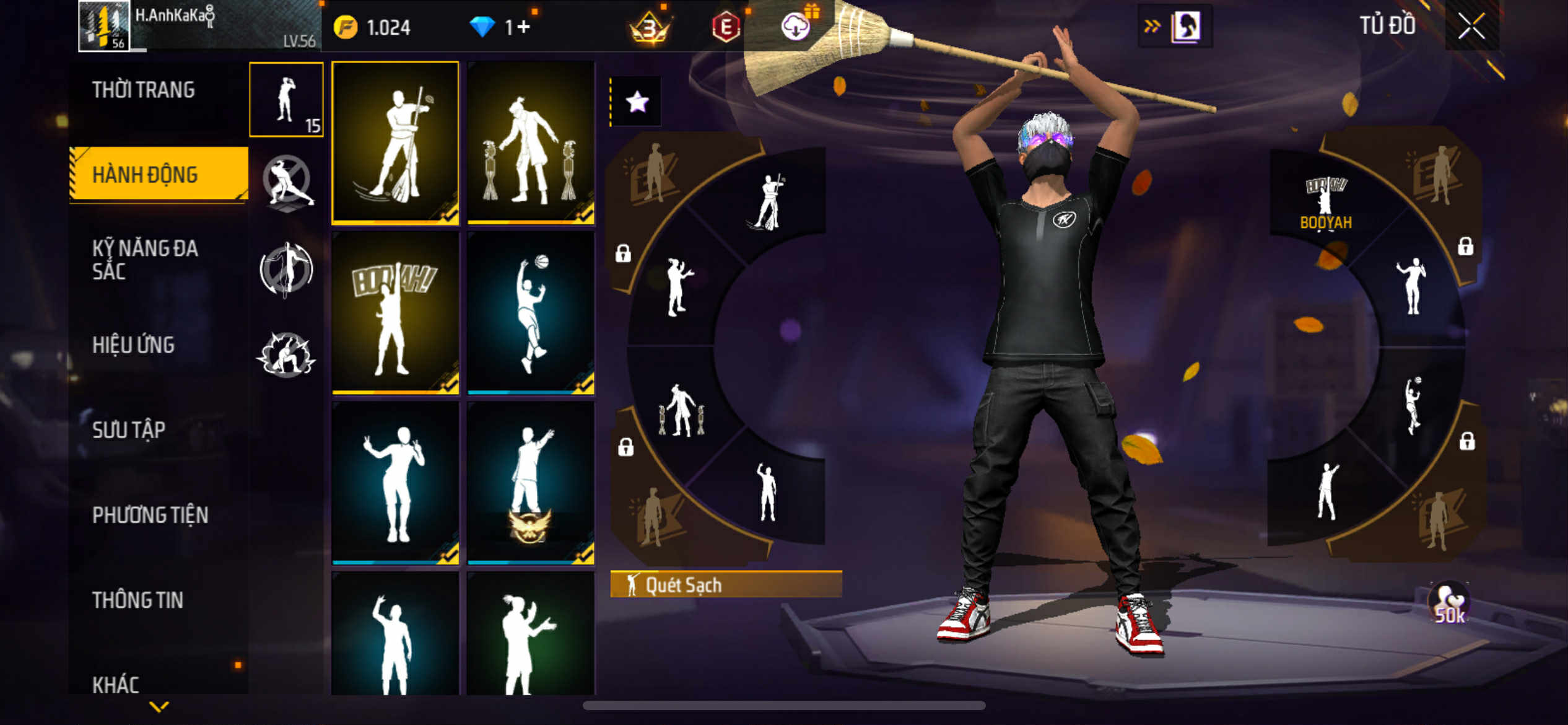The image size is (1568, 725).
Task: Select the broom sweeping emote tile
Action: (x=396, y=143)
